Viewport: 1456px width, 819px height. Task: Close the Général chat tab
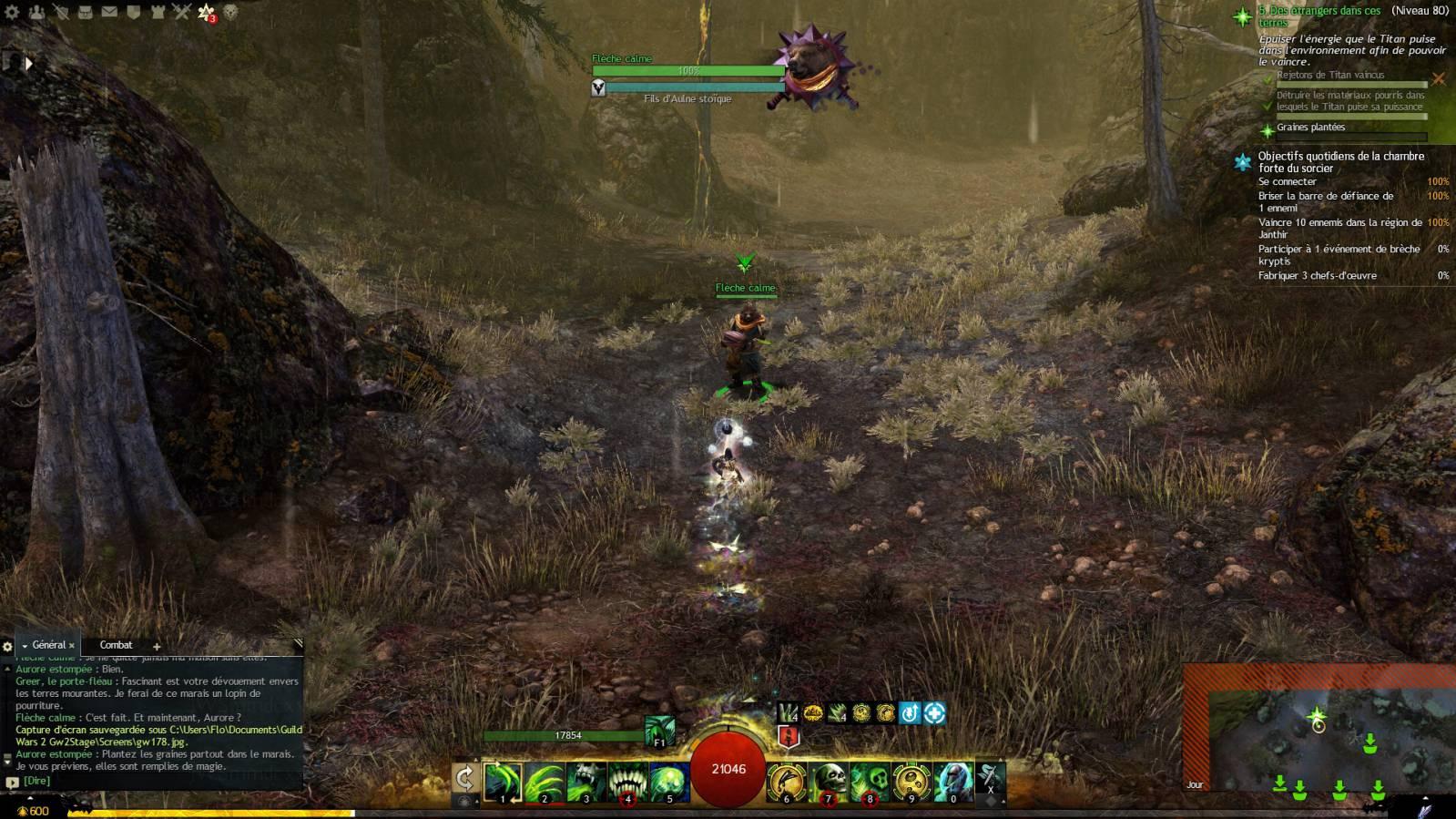(72, 646)
